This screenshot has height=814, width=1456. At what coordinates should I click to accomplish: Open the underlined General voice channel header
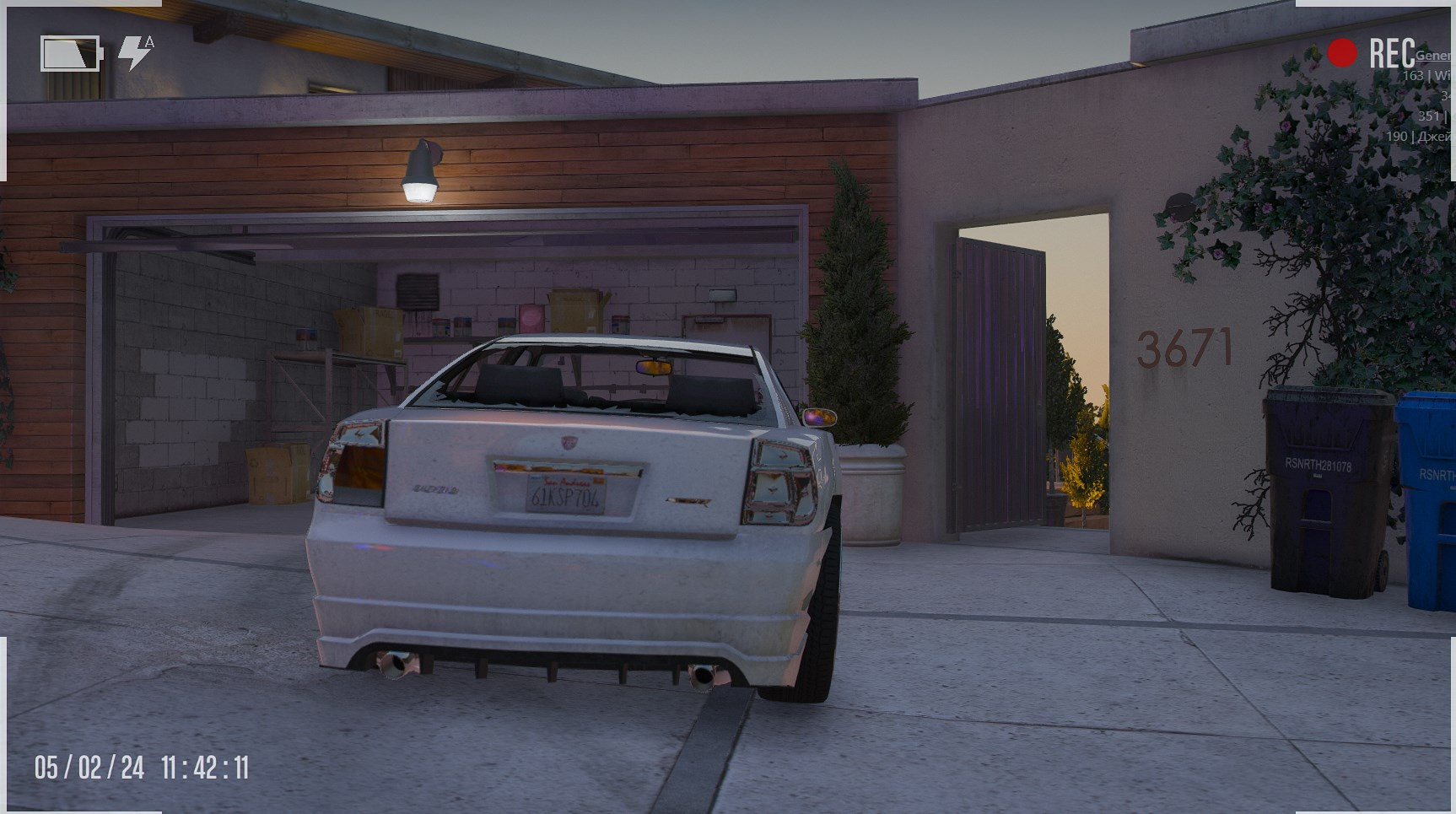1433,56
